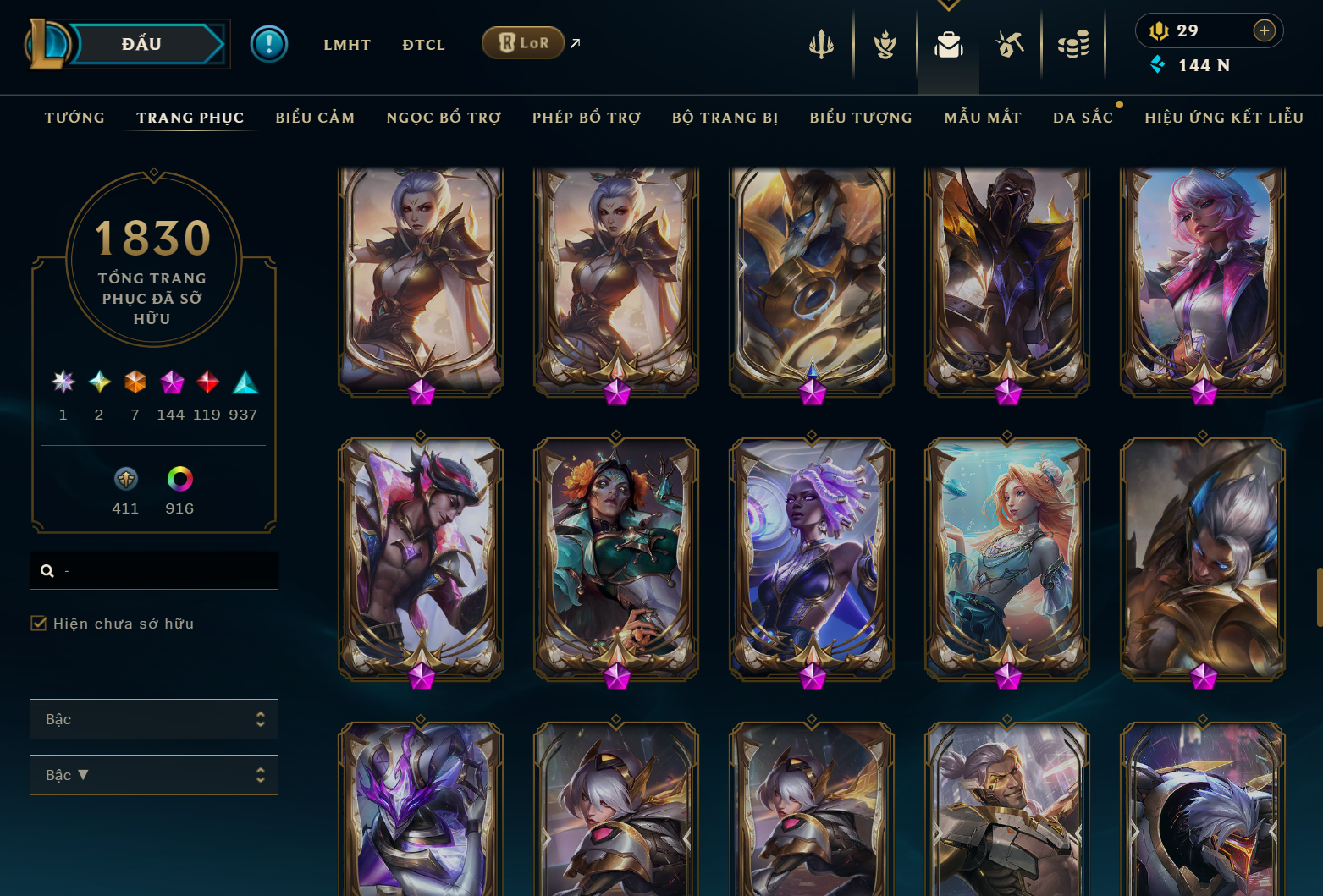Click the ward skin shield icon above 411
Screen dimensions: 1323x896
125,479
